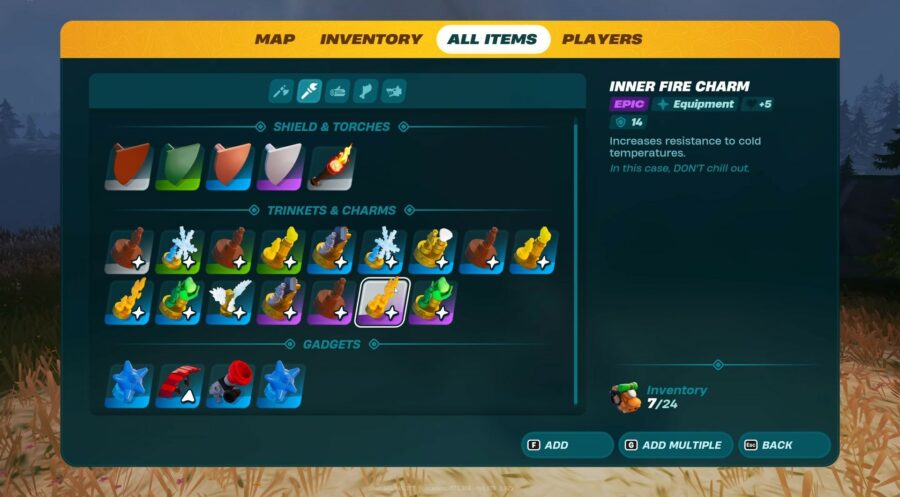
Task: Select the white feather wings charm
Action: point(231,301)
